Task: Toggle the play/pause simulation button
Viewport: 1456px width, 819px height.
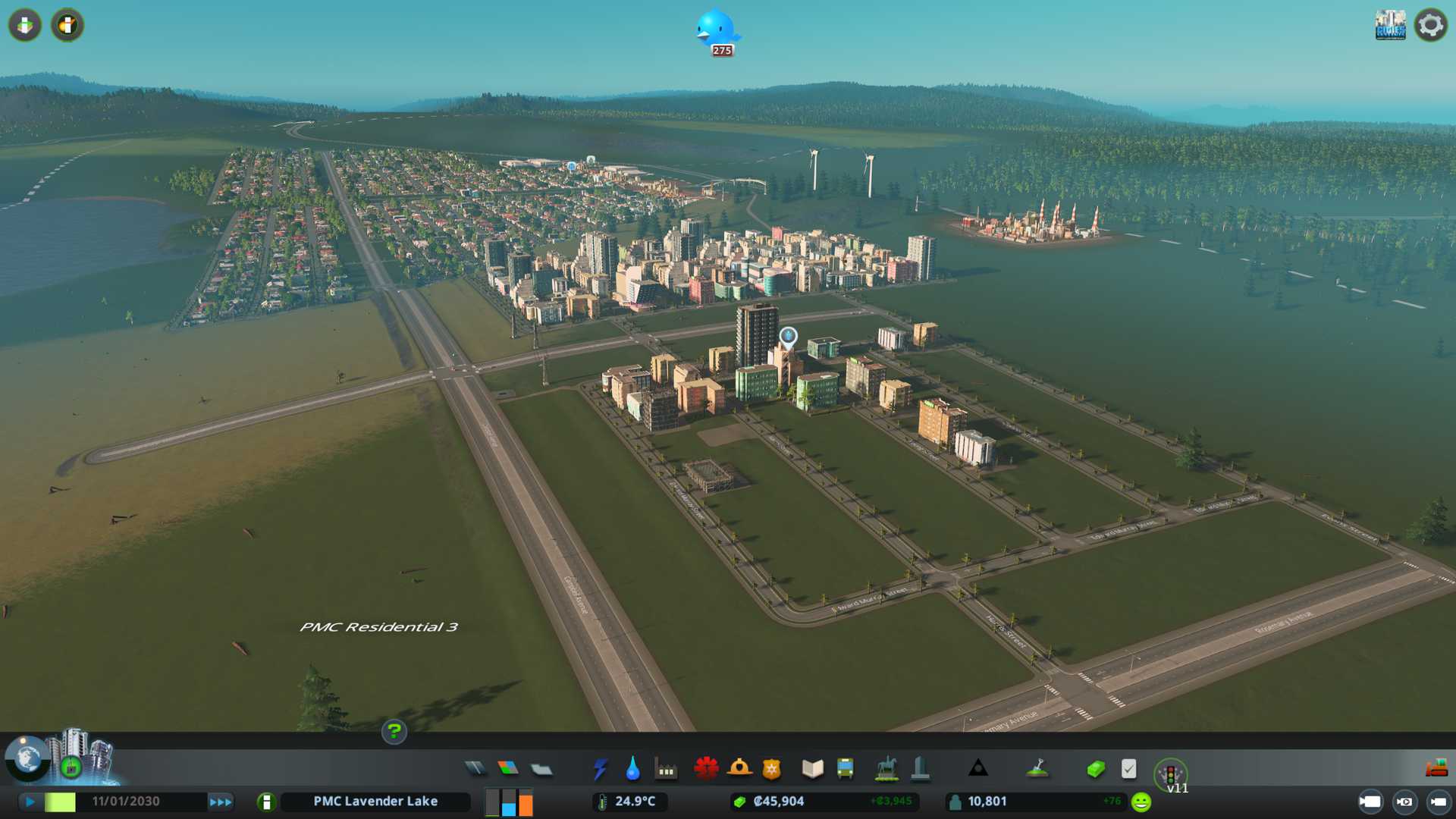Action: [x=30, y=802]
